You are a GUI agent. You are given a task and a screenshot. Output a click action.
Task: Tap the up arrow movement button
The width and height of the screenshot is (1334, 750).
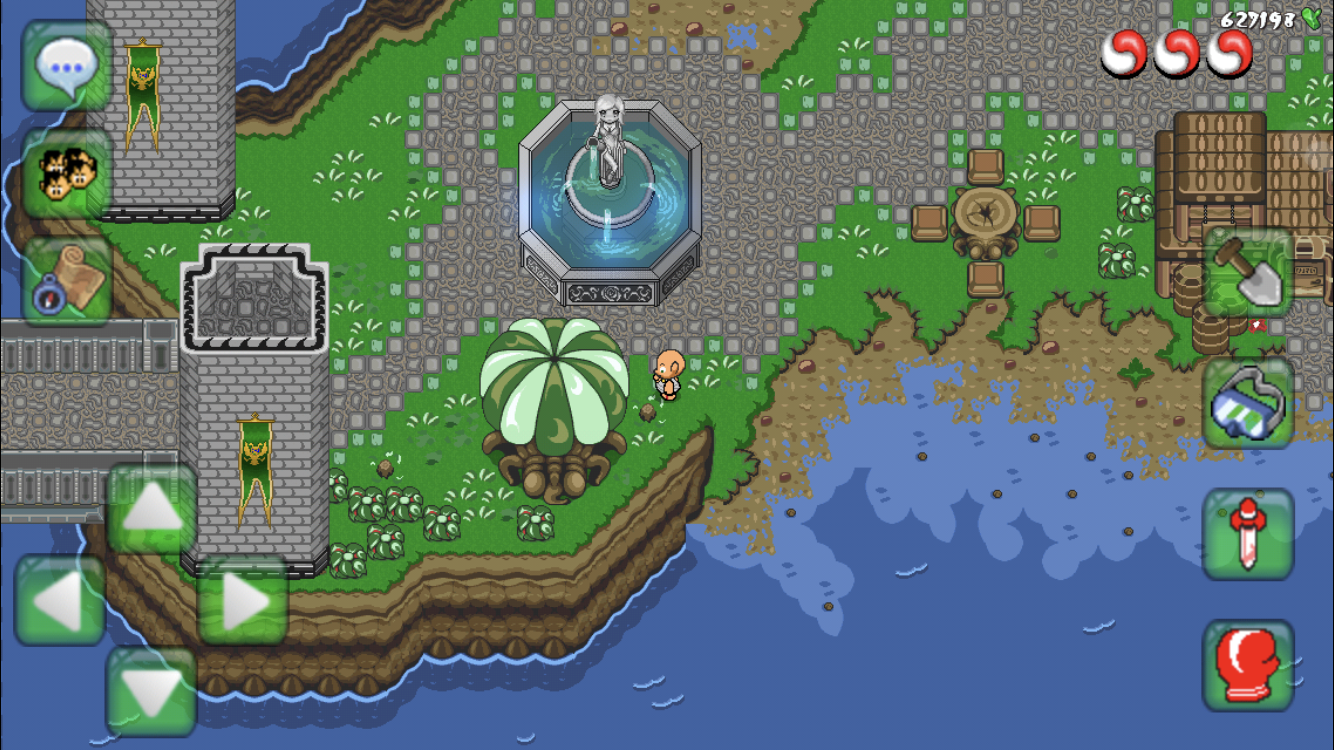tap(151, 509)
